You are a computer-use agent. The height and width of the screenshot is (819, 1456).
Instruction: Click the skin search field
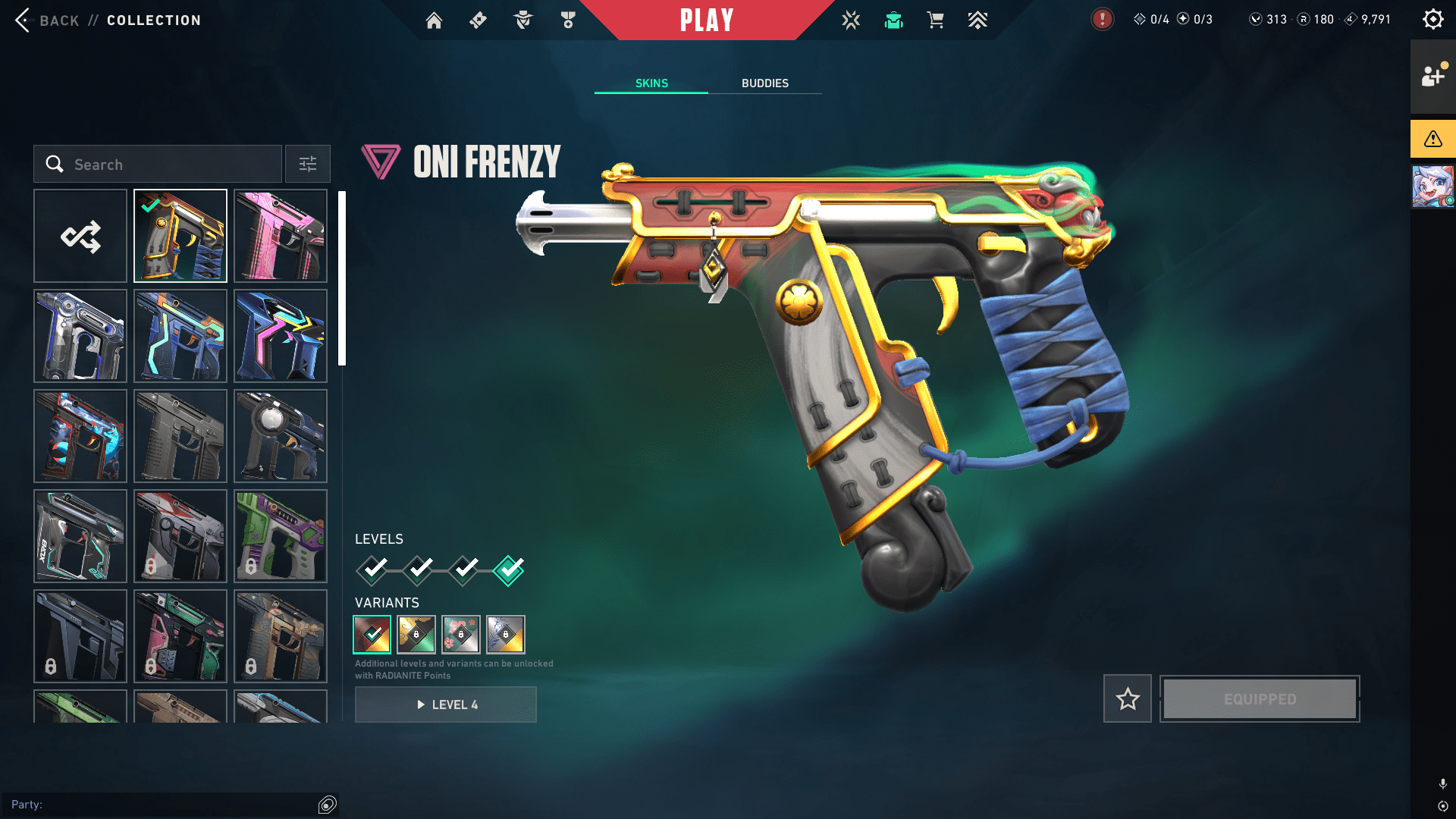click(x=158, y=165)
